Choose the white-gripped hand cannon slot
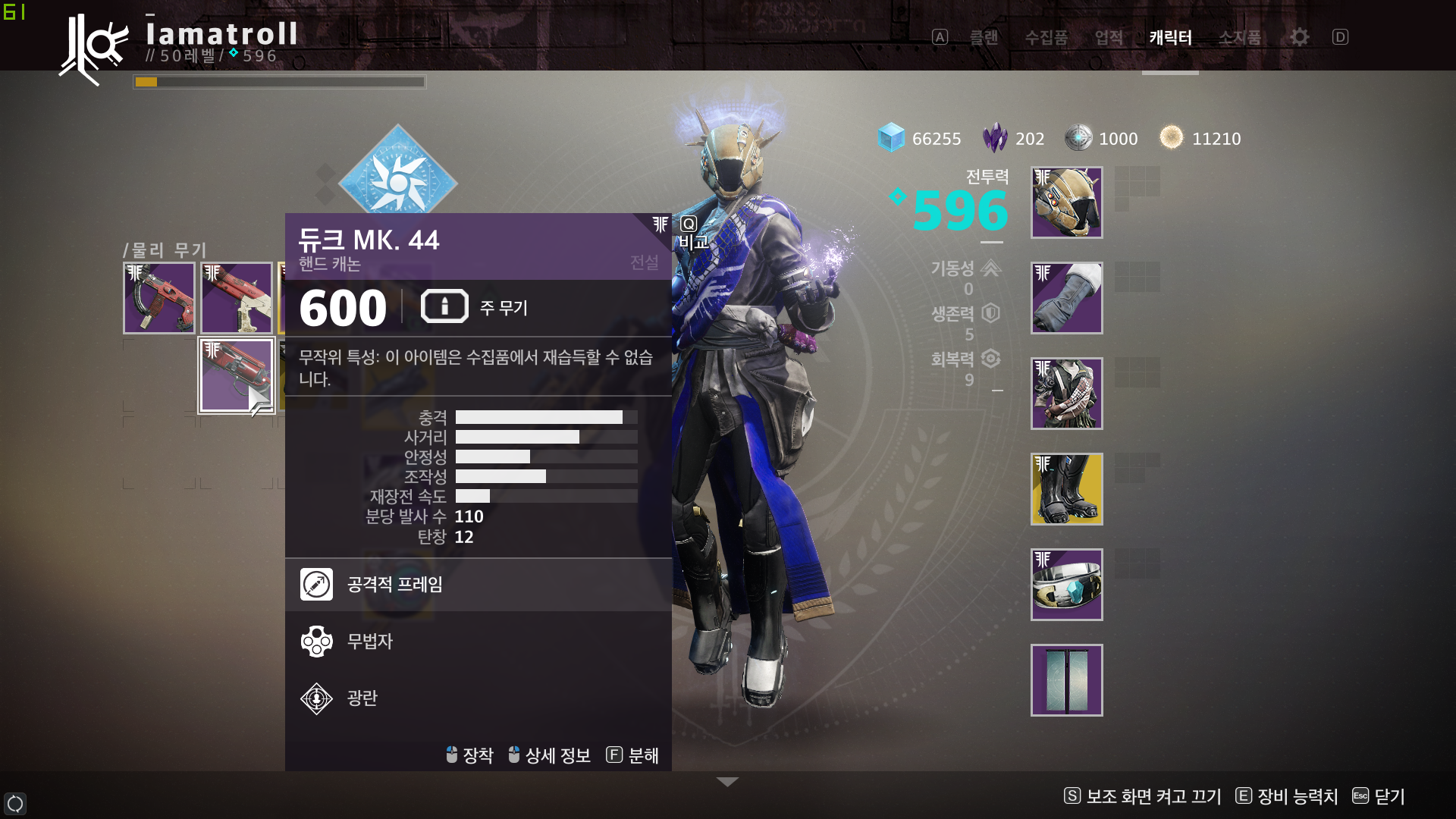This screenshot has height=819, width=1456. [237, 298]
